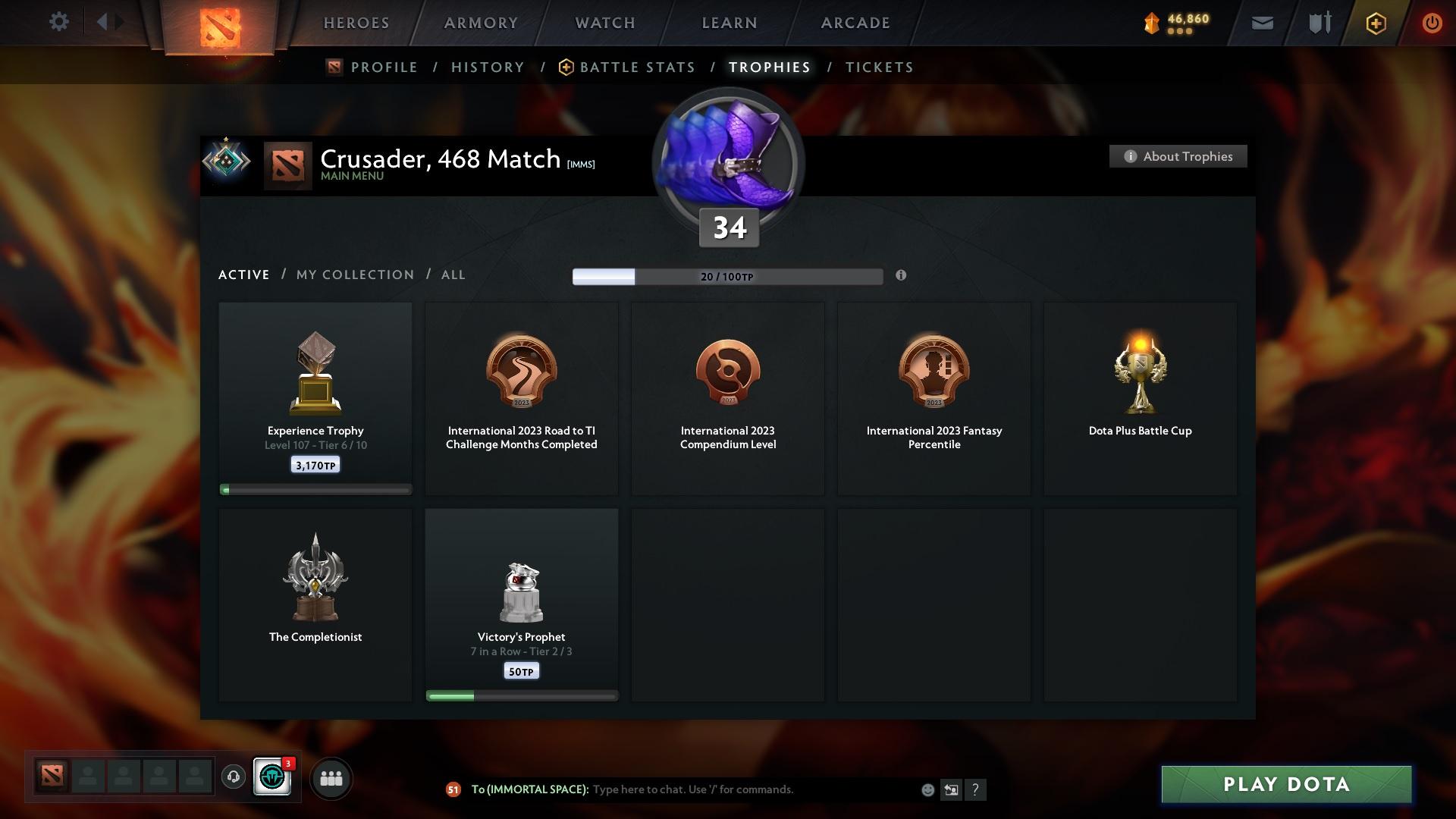Open the TROPHIES tab

coord(768,67)
